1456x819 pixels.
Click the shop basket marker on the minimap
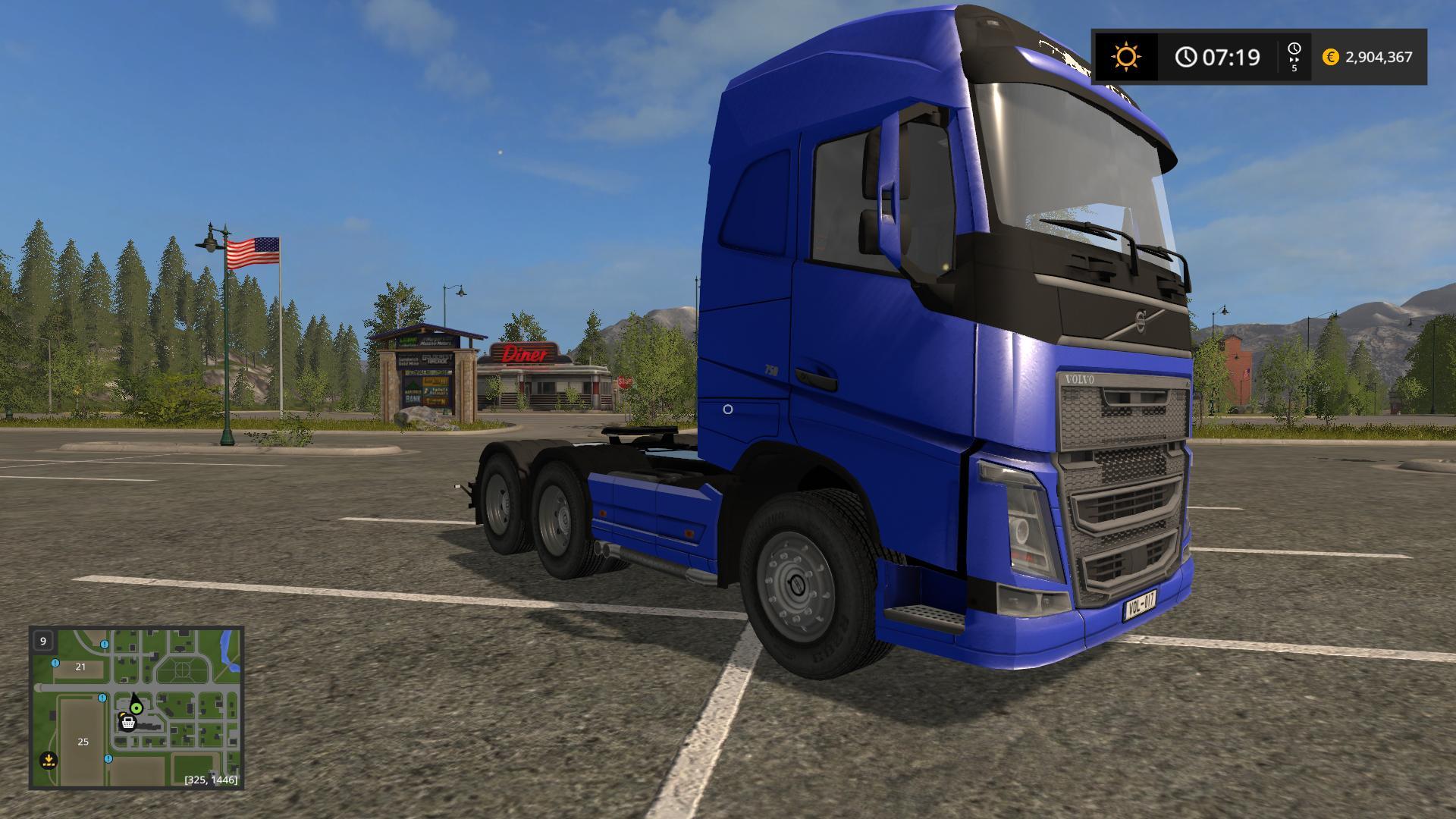[x=128, y=723]
